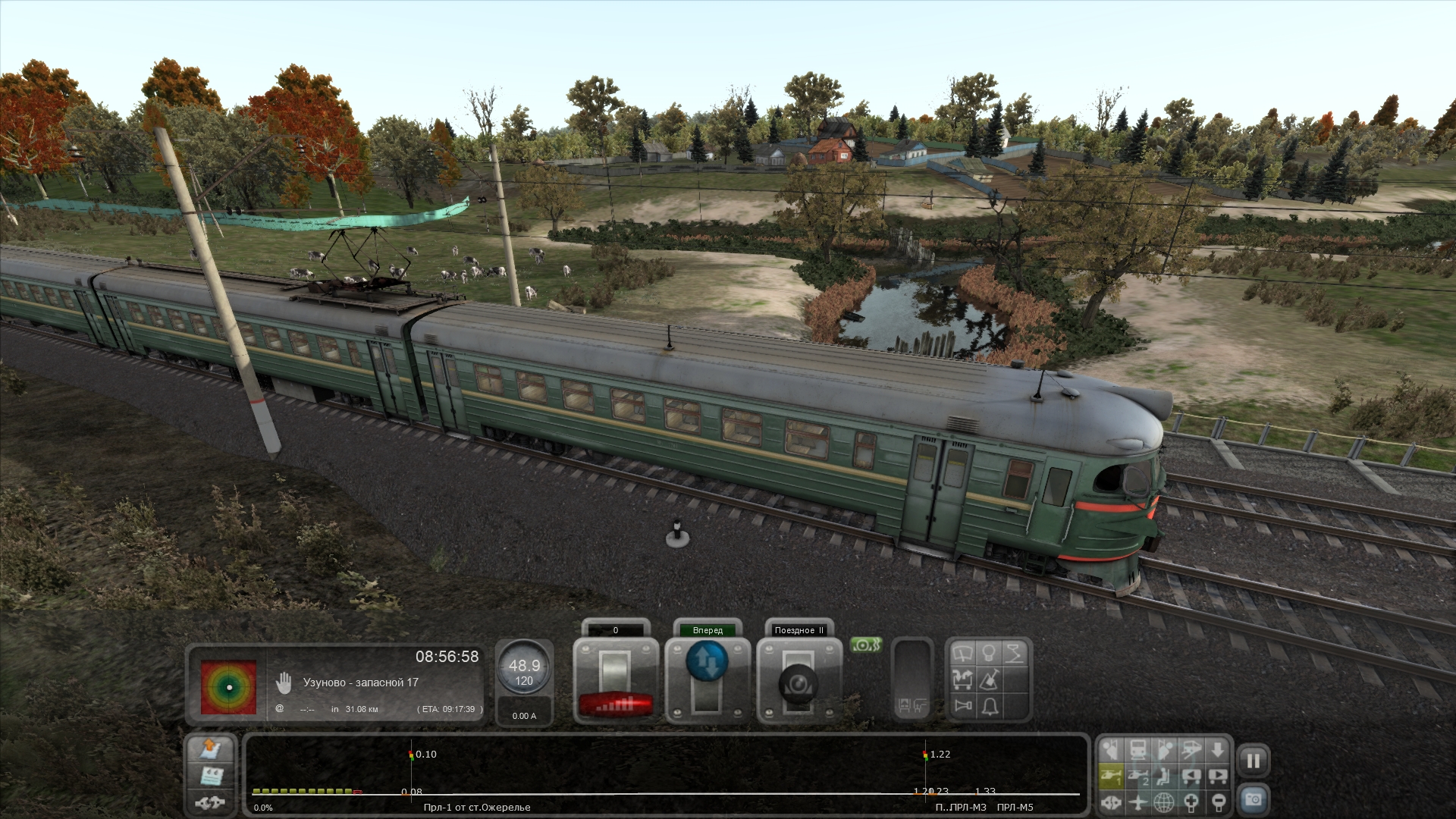Take a screenshot with the camera button

point(1253,800)
